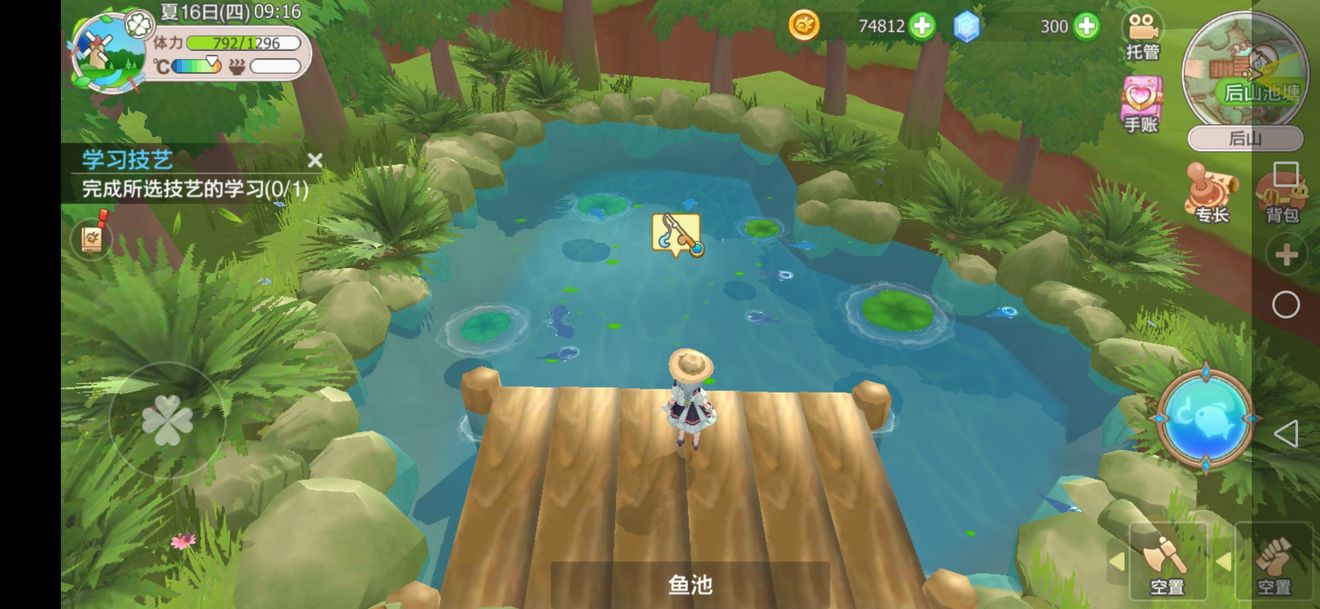Select the axe tool slot
The height and width of the screenshot is (609, 1320).
(x=1166, y=560)
